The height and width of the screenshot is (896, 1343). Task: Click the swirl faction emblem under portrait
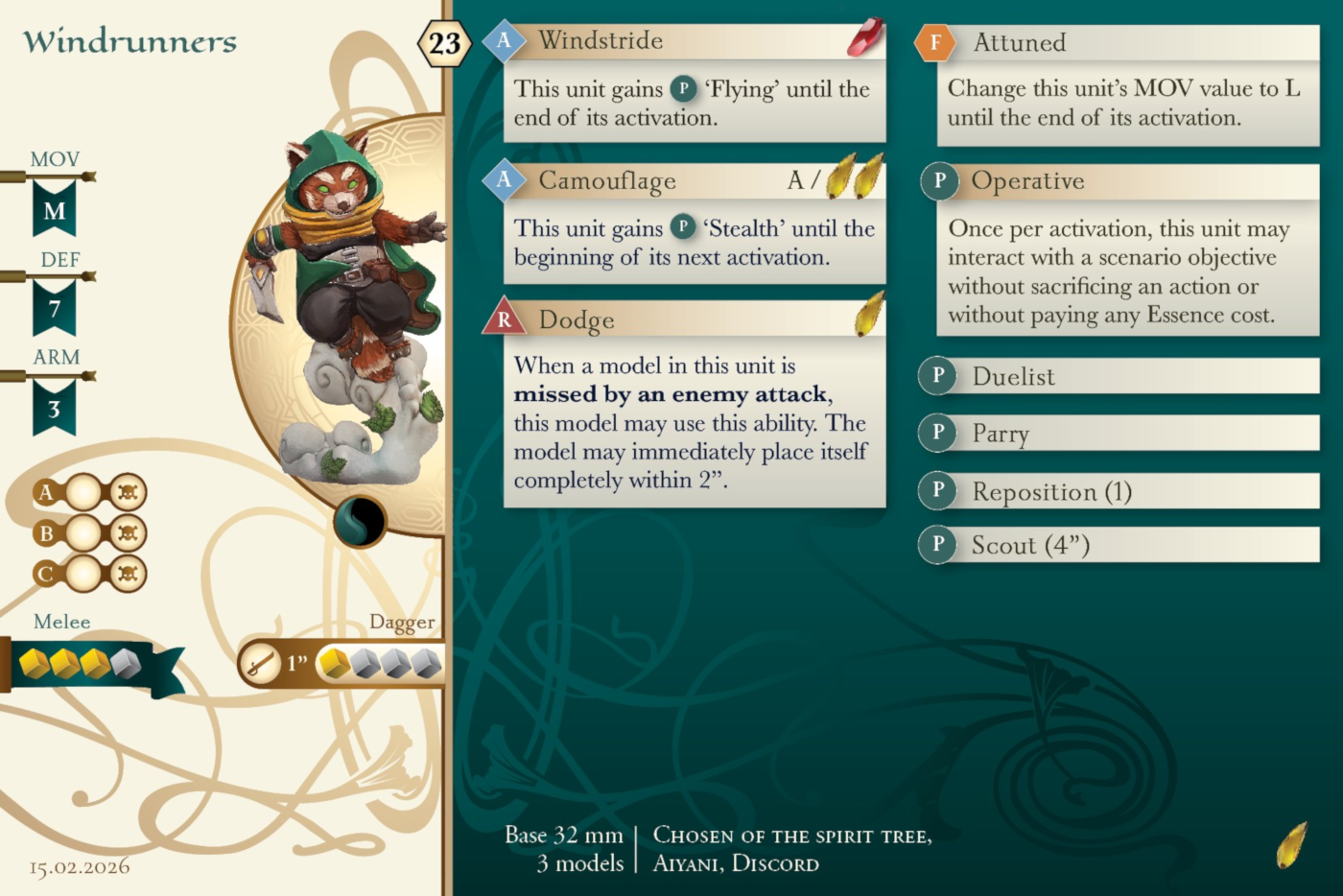(360, 522)
